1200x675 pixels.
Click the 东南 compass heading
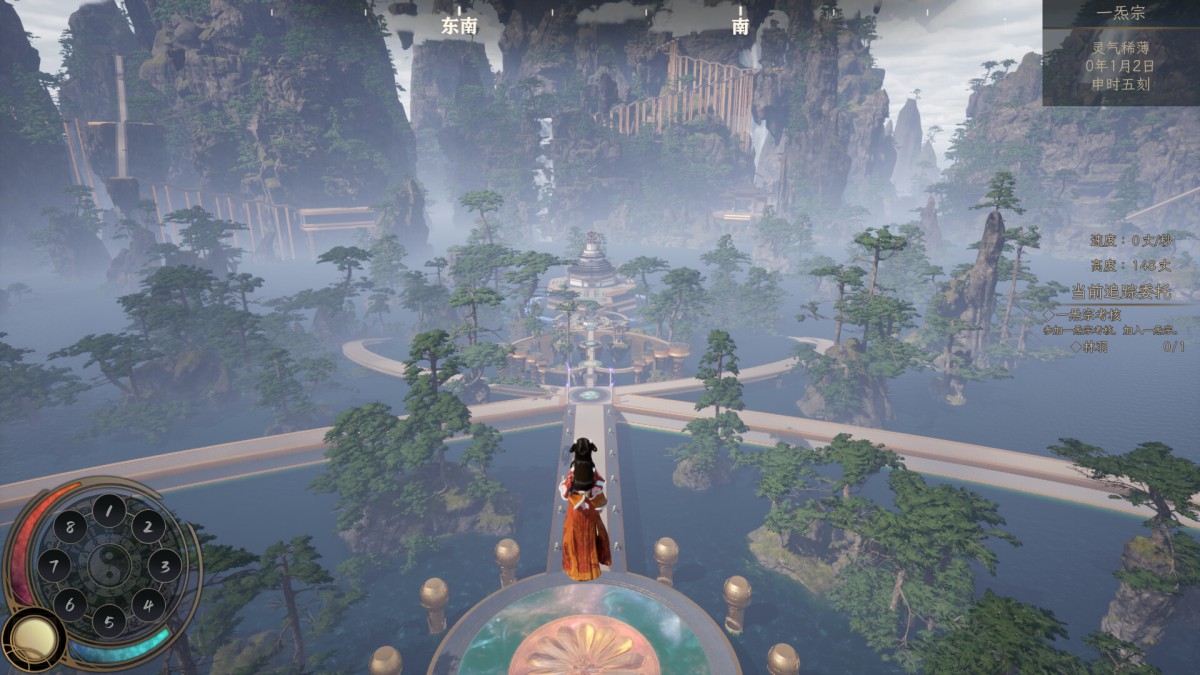point(459,27)
